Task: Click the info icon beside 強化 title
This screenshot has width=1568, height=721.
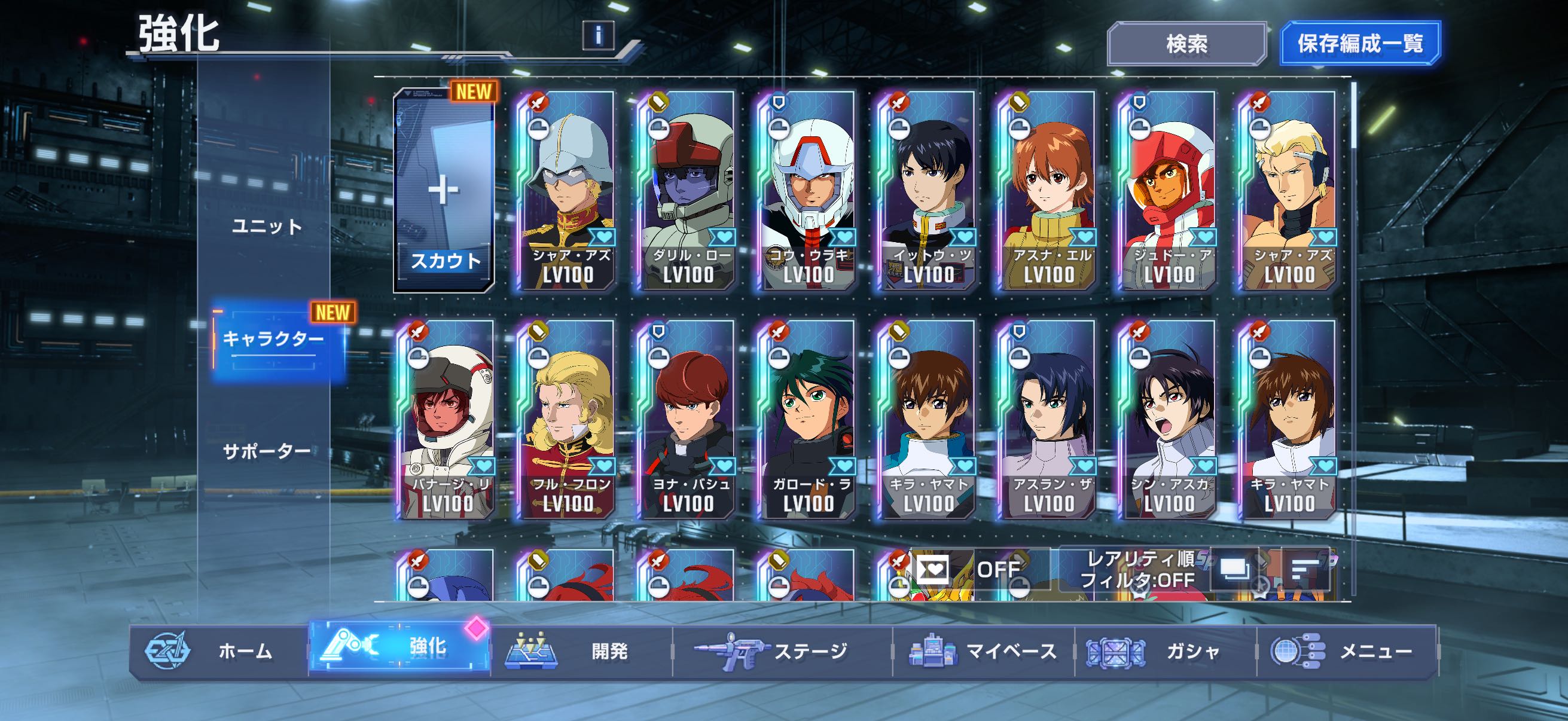Action: coord(599,35)
